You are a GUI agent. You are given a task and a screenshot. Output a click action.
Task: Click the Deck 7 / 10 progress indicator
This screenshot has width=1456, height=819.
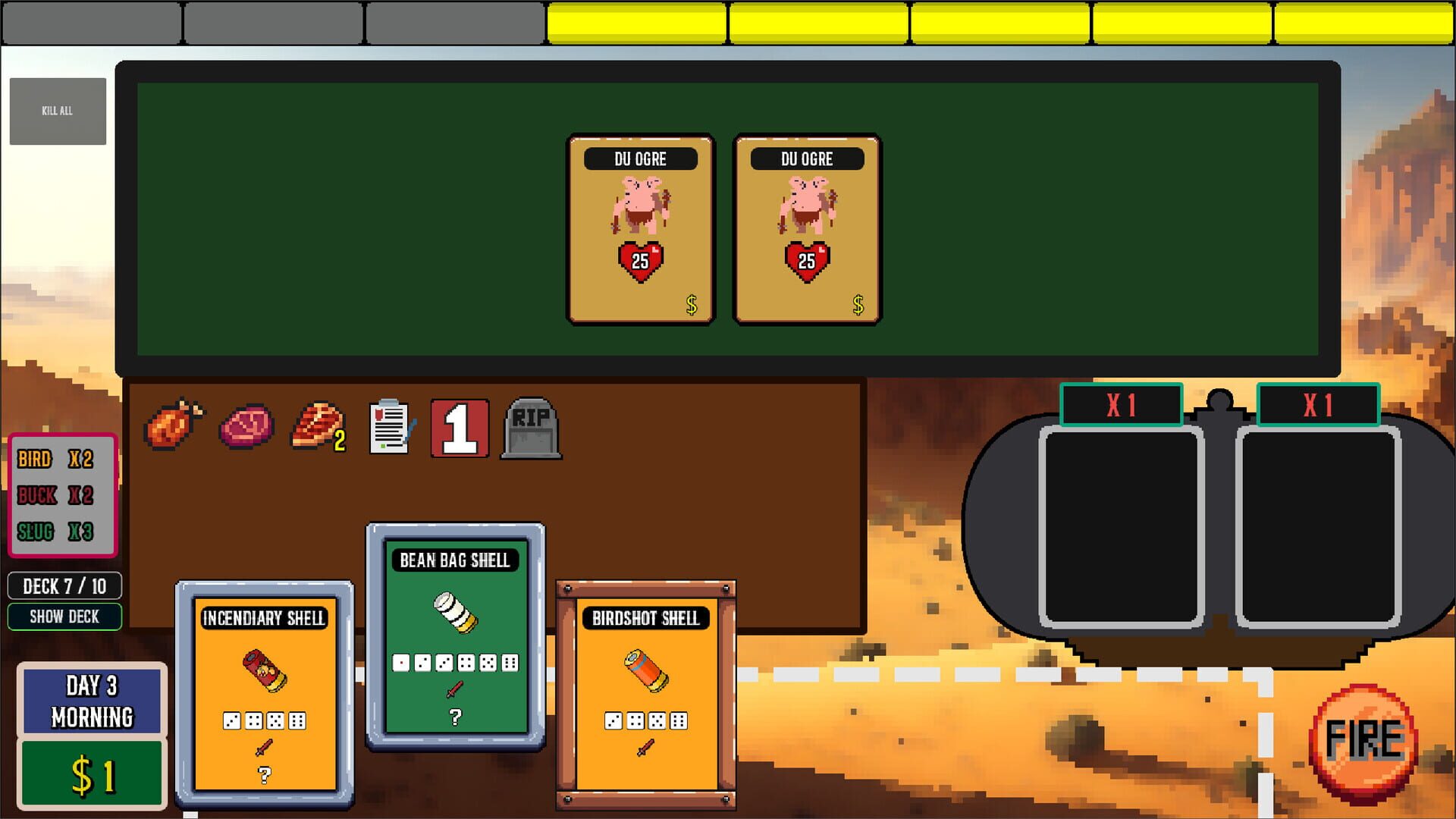click(x=64, y=585)
